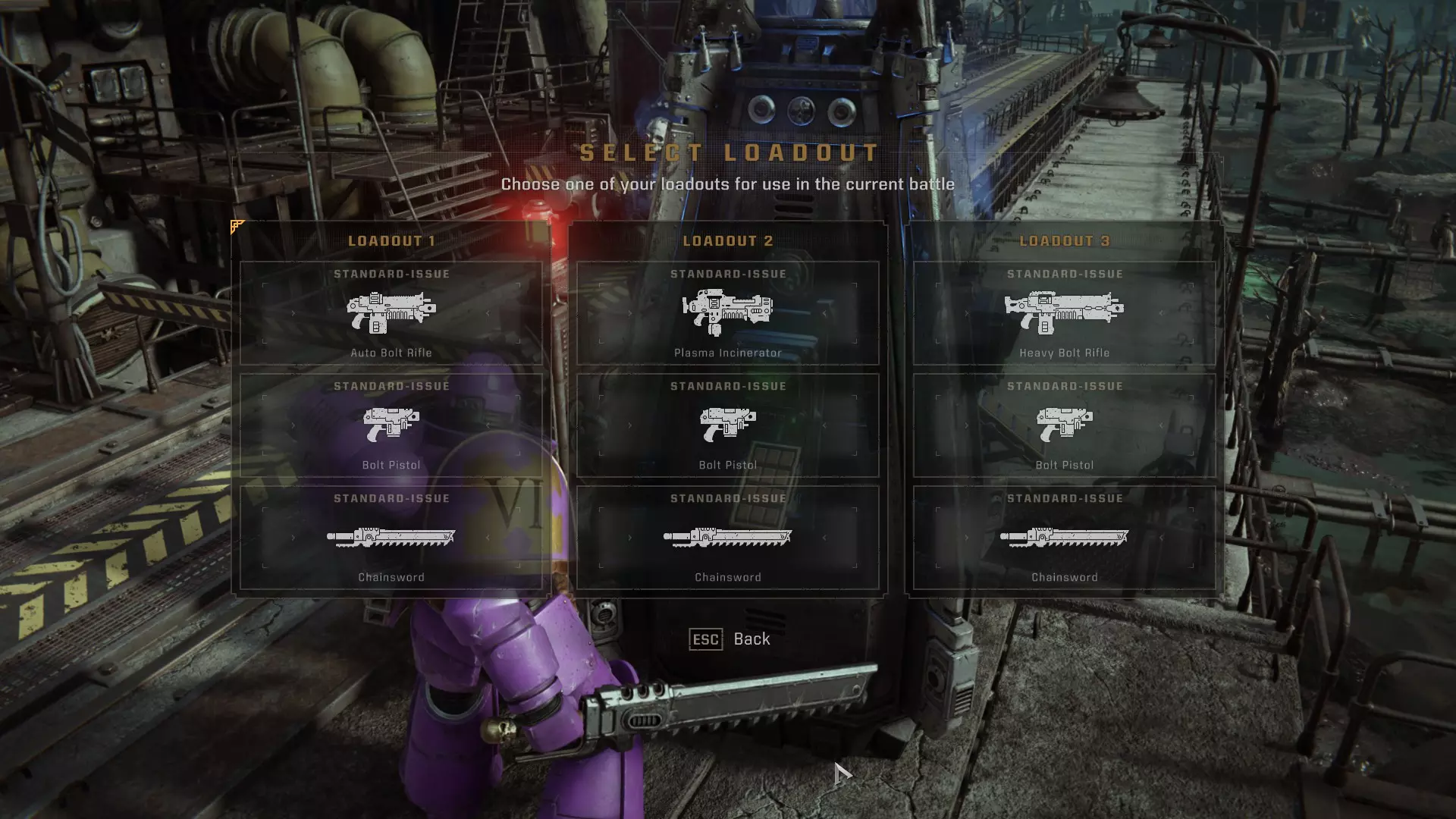Select Loadout 3's Bolt Pistol slot
Viewport: 1456px width, 819px height.
(1064, 425)
